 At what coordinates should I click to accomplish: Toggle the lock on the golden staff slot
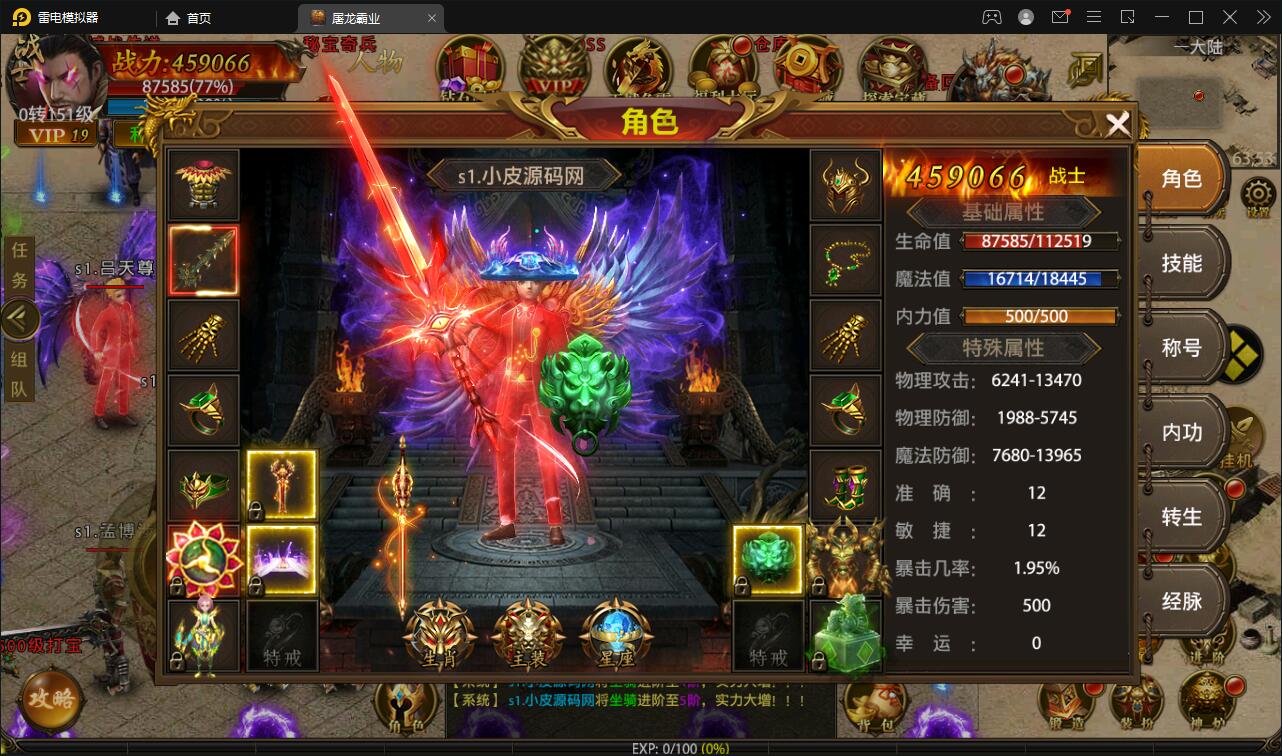point(255,511)
